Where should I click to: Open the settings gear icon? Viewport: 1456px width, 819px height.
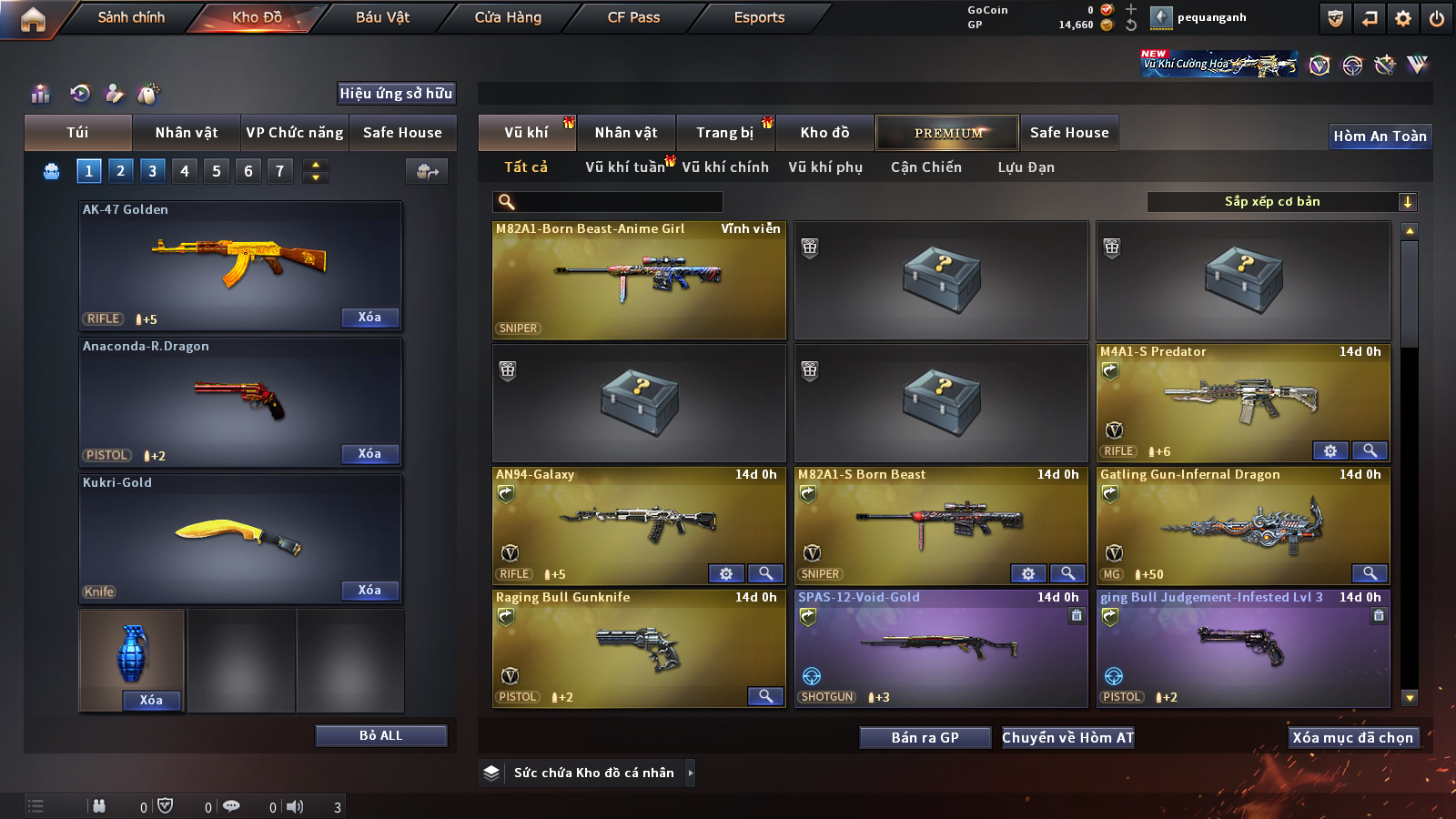click(1403, 18)
